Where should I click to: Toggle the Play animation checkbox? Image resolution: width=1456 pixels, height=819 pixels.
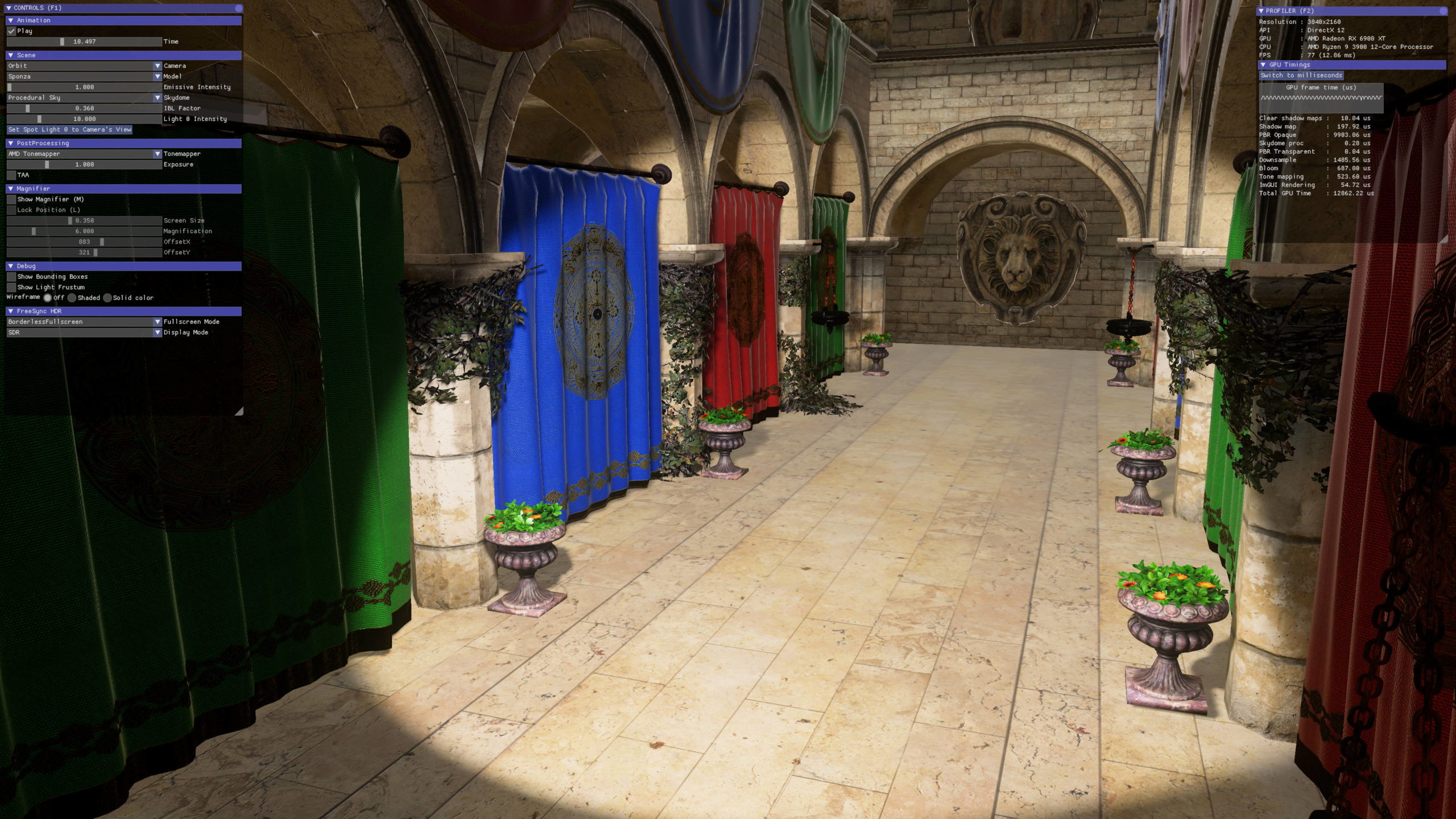(x=11, y=31)
